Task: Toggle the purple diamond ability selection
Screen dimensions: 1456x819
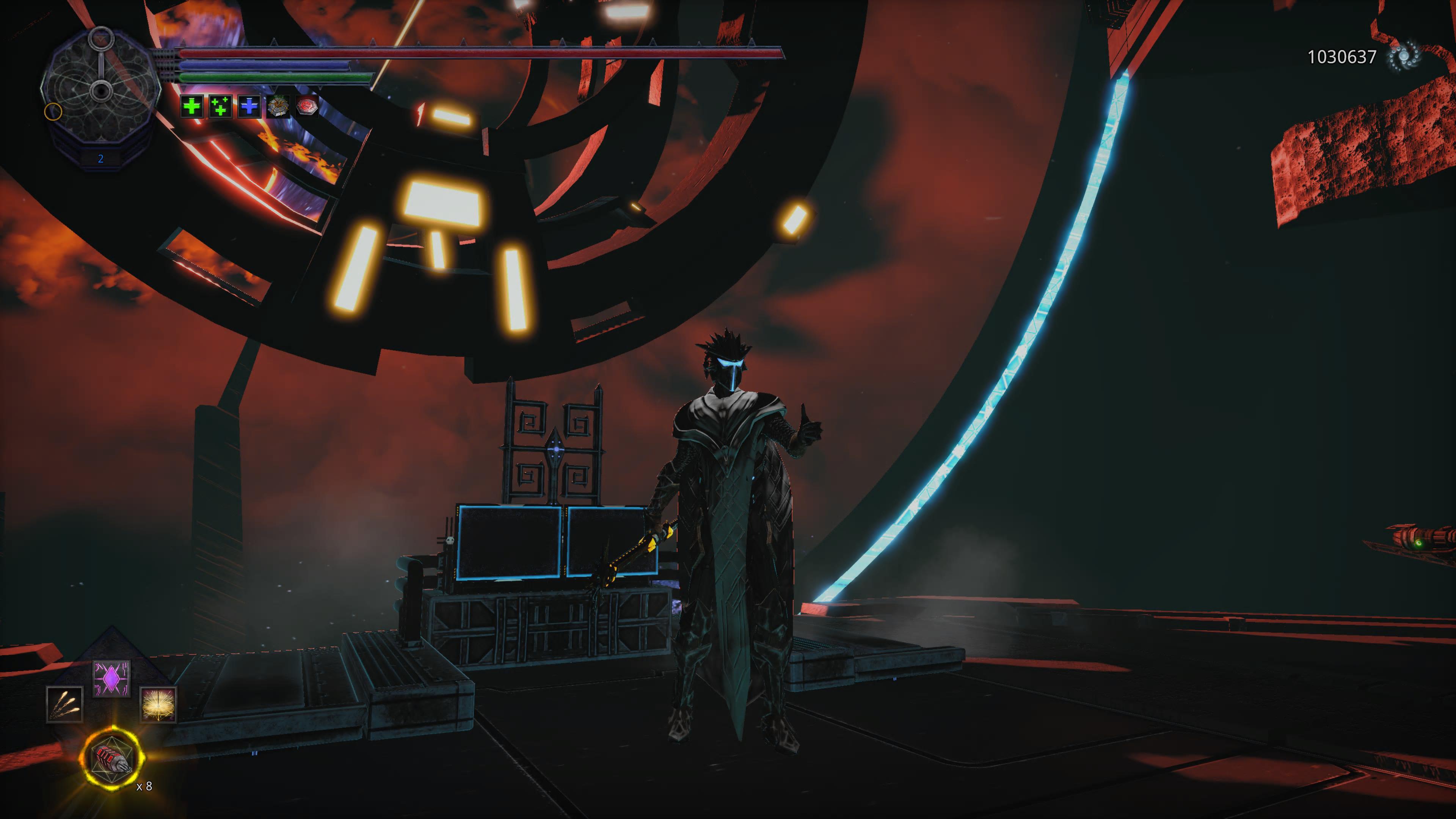Action: point(111,678)
